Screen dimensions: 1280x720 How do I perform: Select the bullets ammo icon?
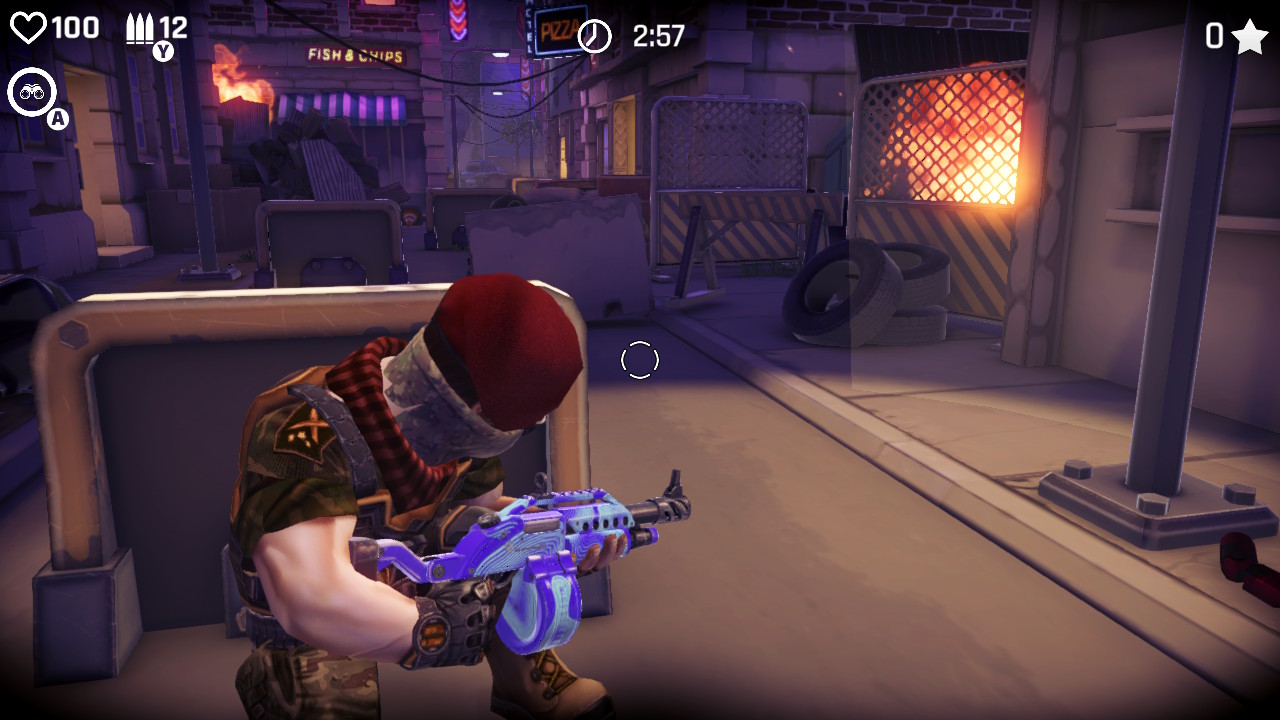click(x=140, y=27)
